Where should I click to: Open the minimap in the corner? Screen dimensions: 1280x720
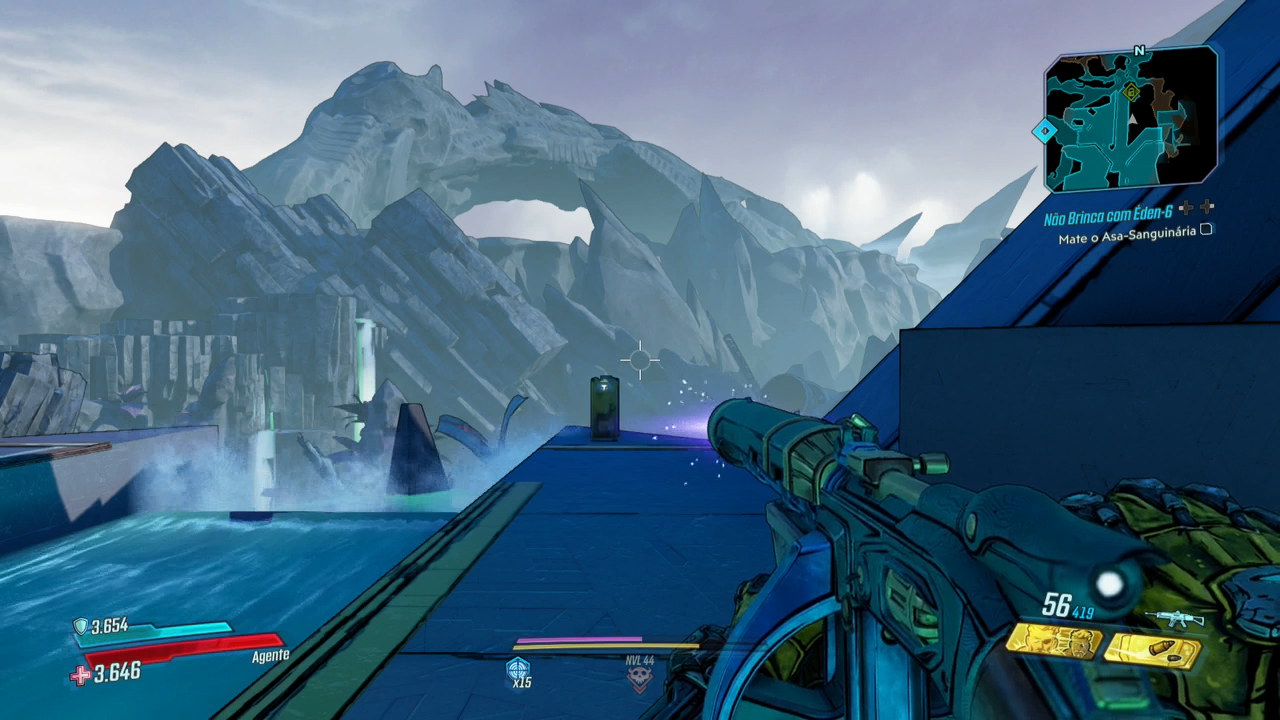1131,120
